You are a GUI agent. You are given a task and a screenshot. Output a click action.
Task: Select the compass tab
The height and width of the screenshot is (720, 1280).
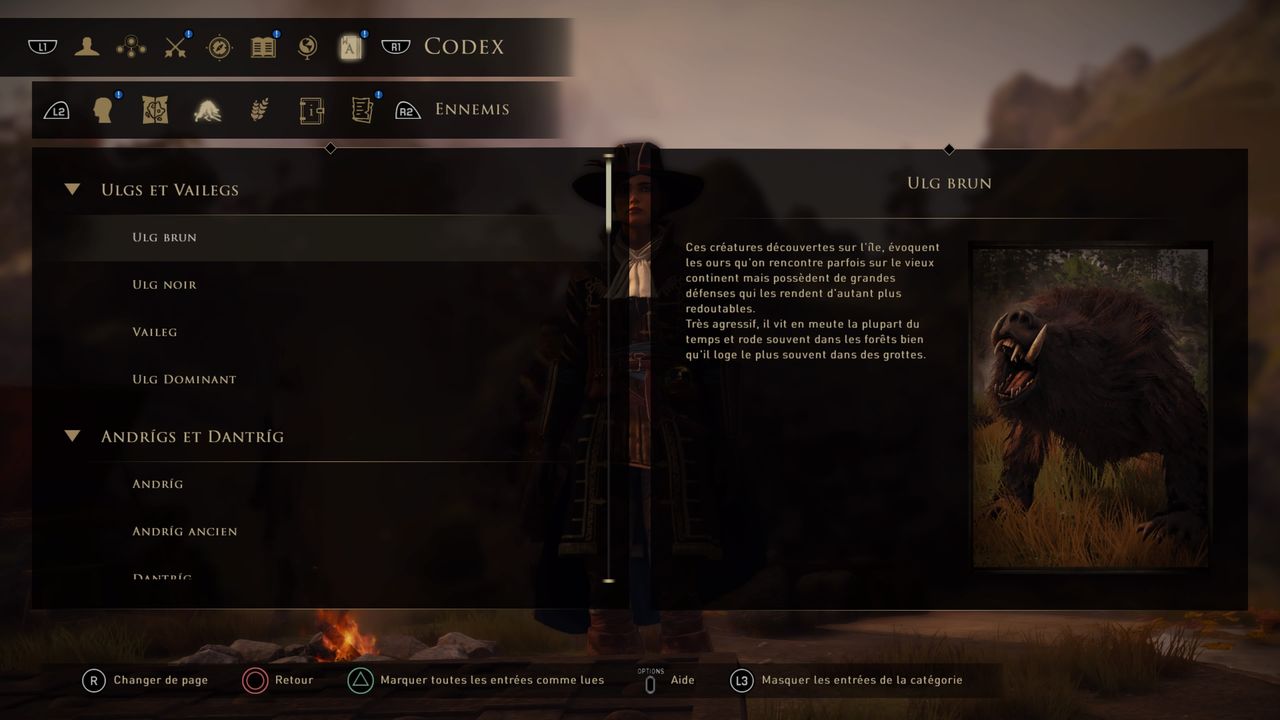219,47
